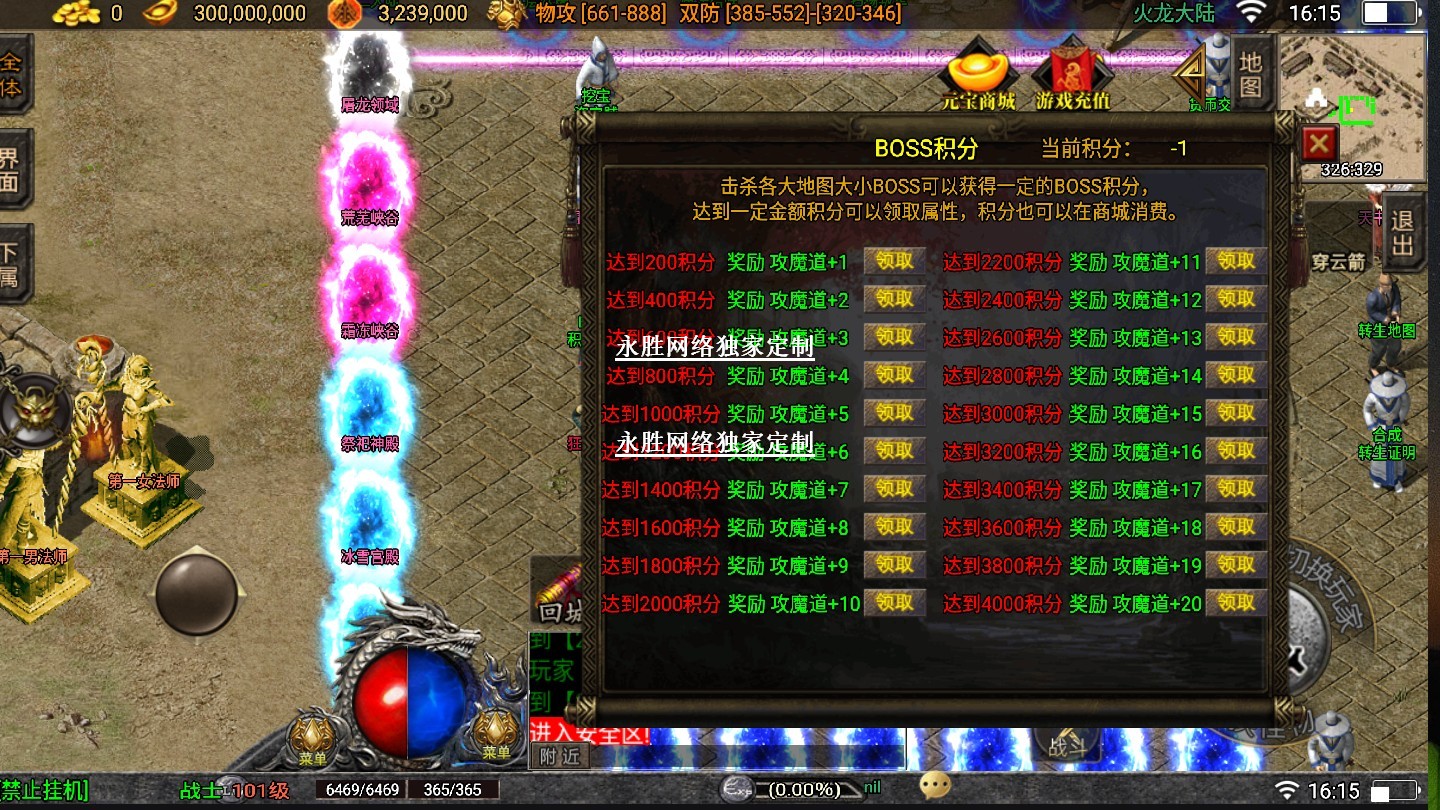Claim the 1000积分 reward
1440x810 pixels.
click(x=894, y=413)
